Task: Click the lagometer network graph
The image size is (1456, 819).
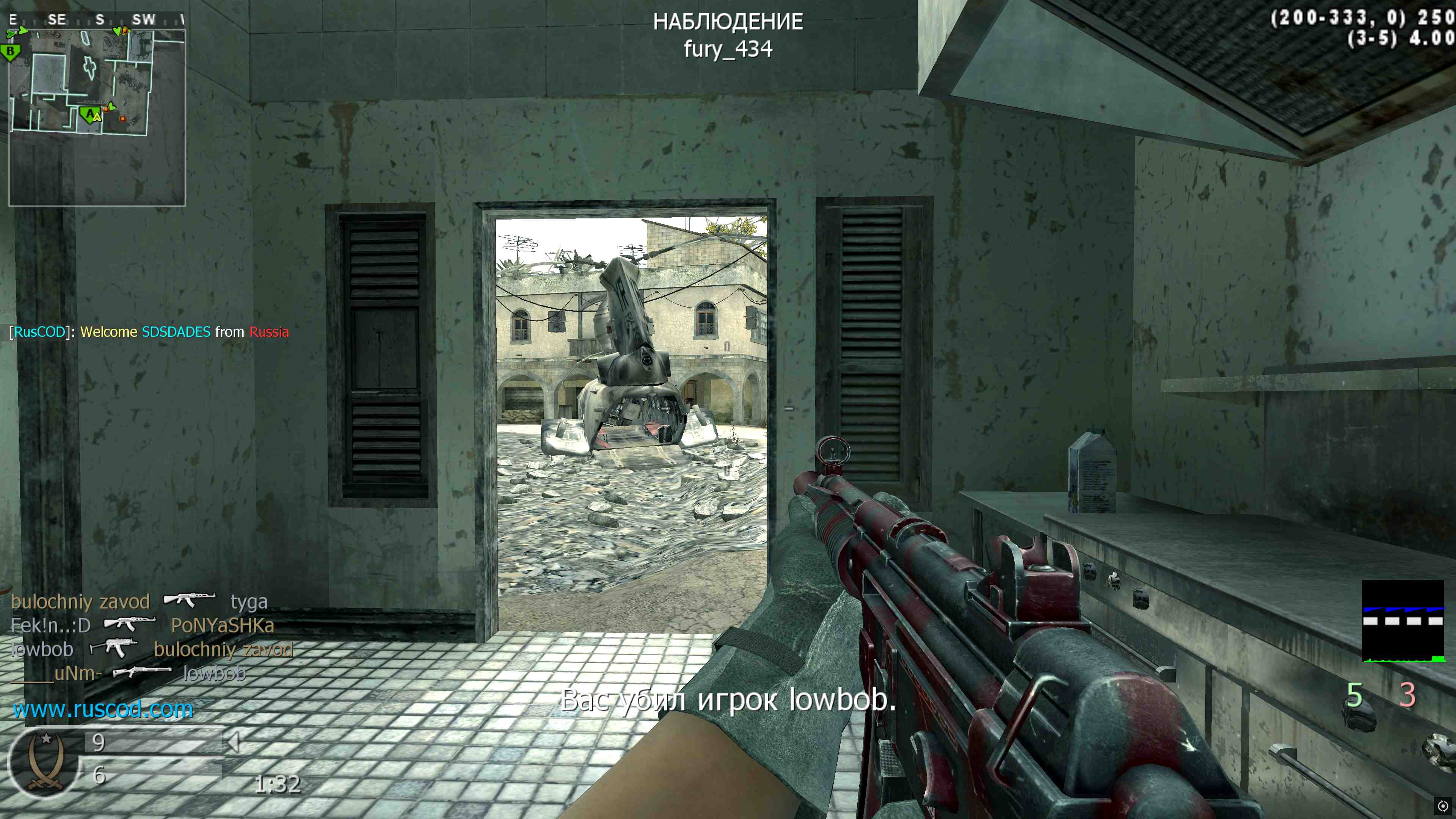Action: (x=1402, y=621)
